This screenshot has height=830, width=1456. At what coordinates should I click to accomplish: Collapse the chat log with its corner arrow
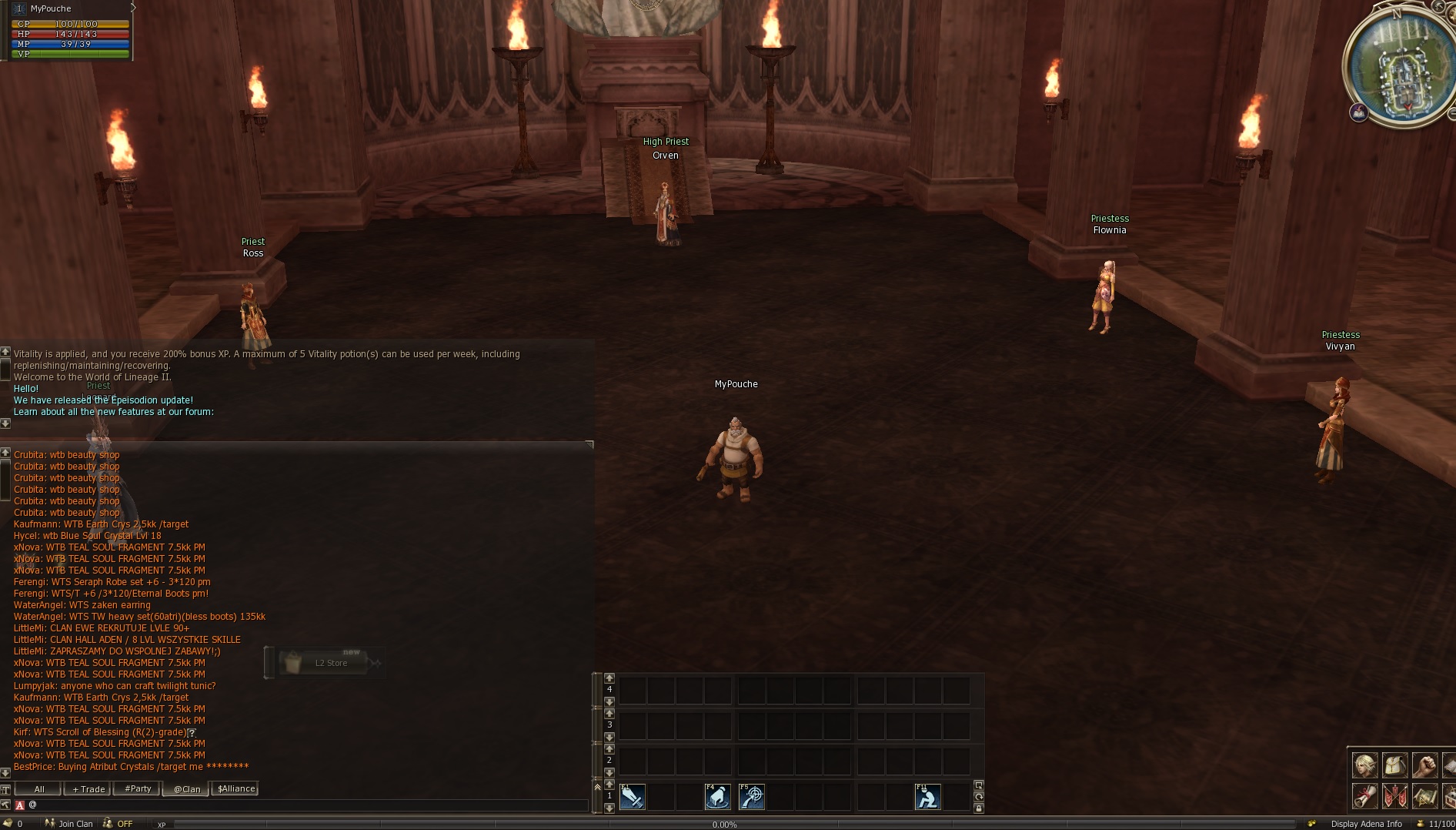pyautogui.click(x=588, y=444)
